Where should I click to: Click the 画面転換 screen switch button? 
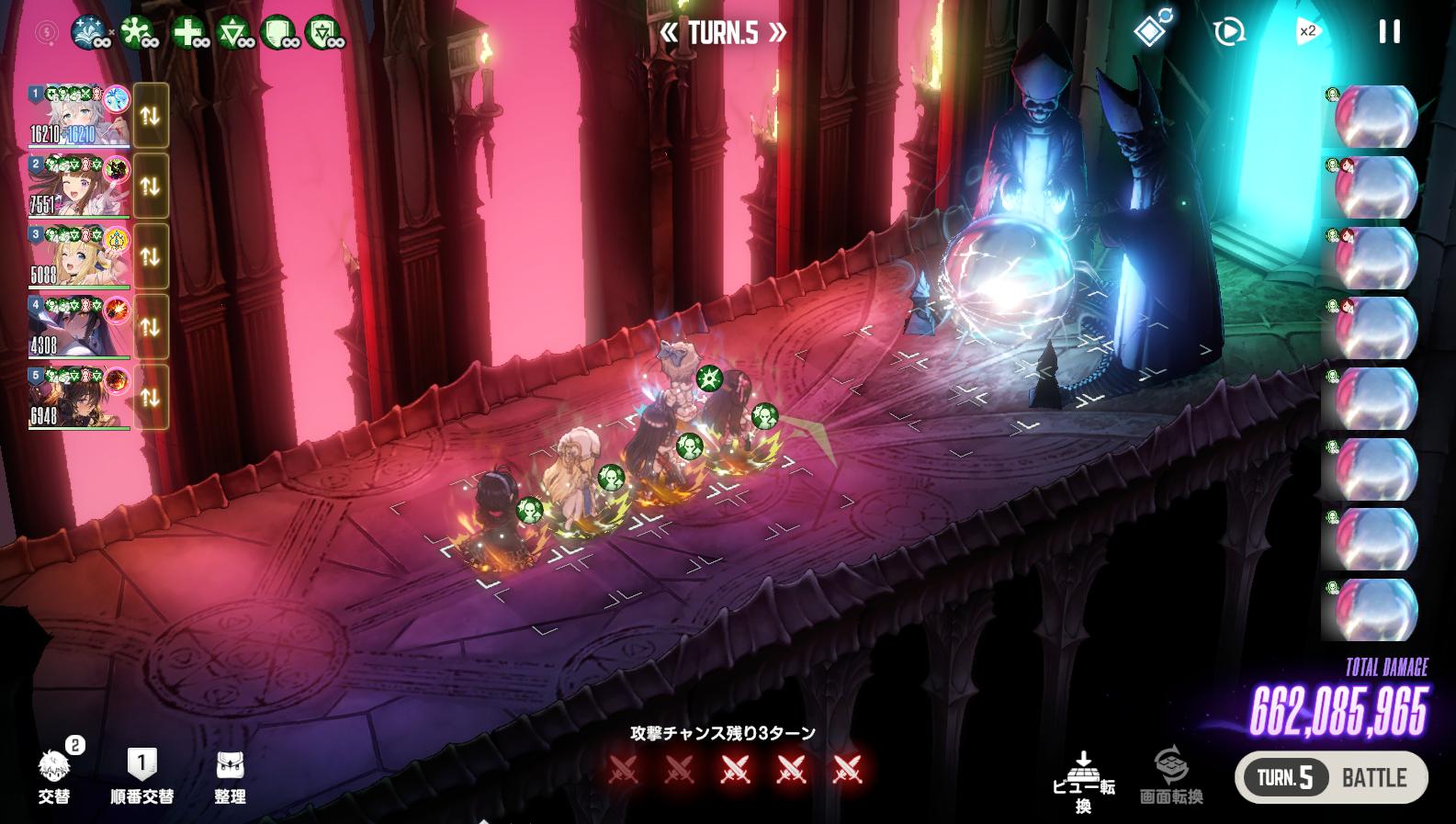(x=1171, y=776)
